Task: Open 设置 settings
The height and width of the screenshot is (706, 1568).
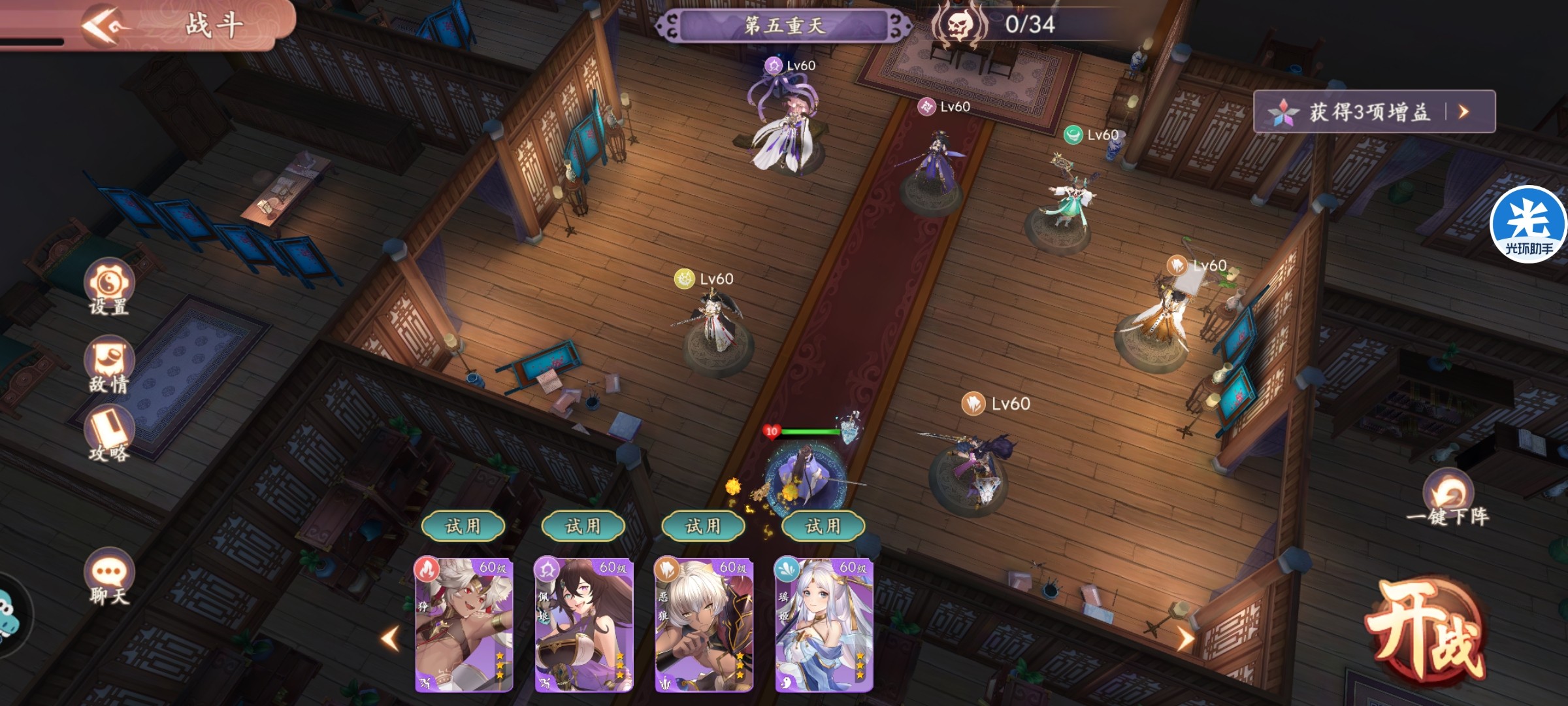Action: [108, 287]
